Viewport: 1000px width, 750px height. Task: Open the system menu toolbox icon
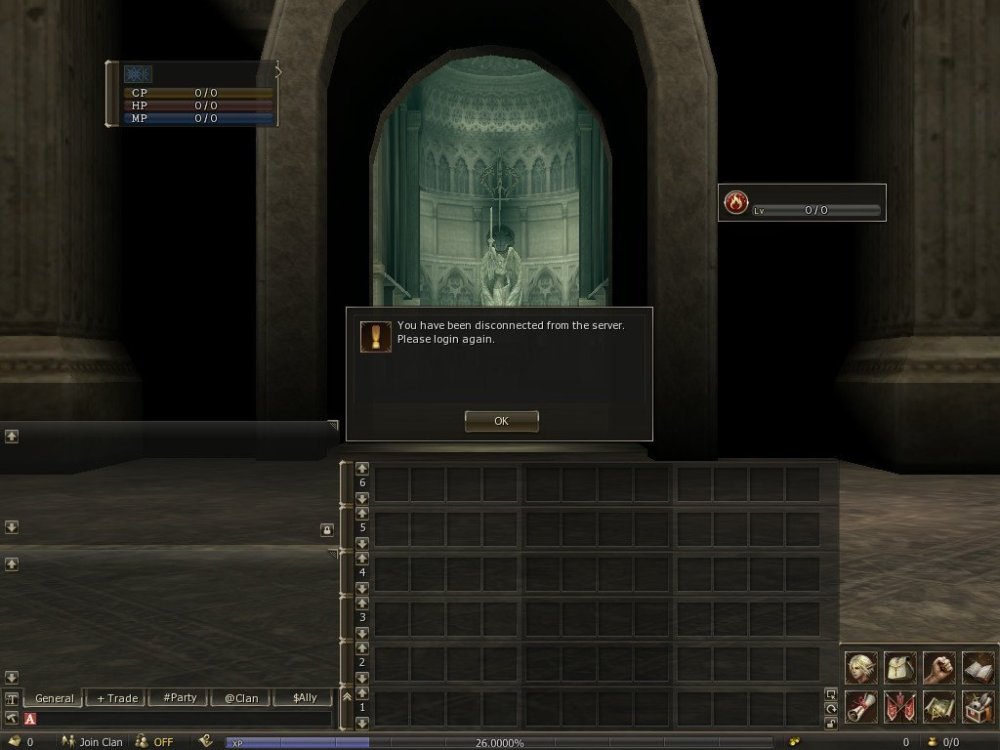pos(977,706)
